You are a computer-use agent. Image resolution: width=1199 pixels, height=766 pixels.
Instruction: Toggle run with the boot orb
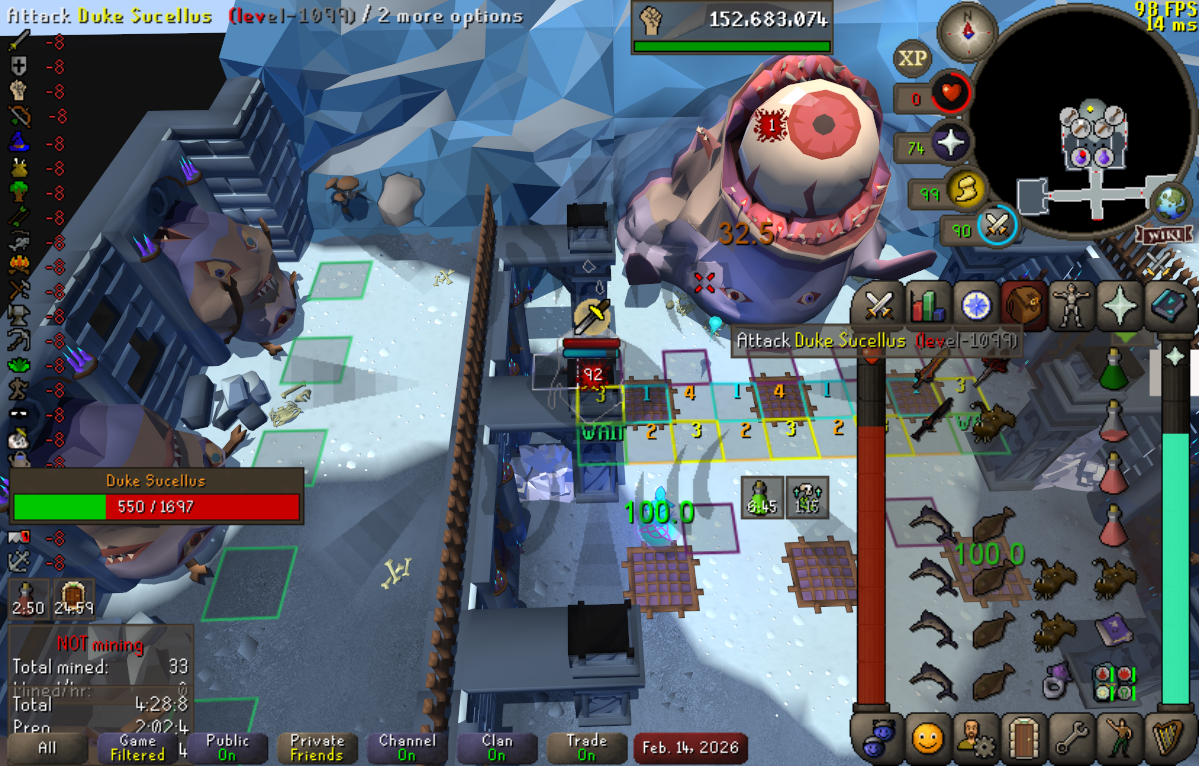[966, 189]
